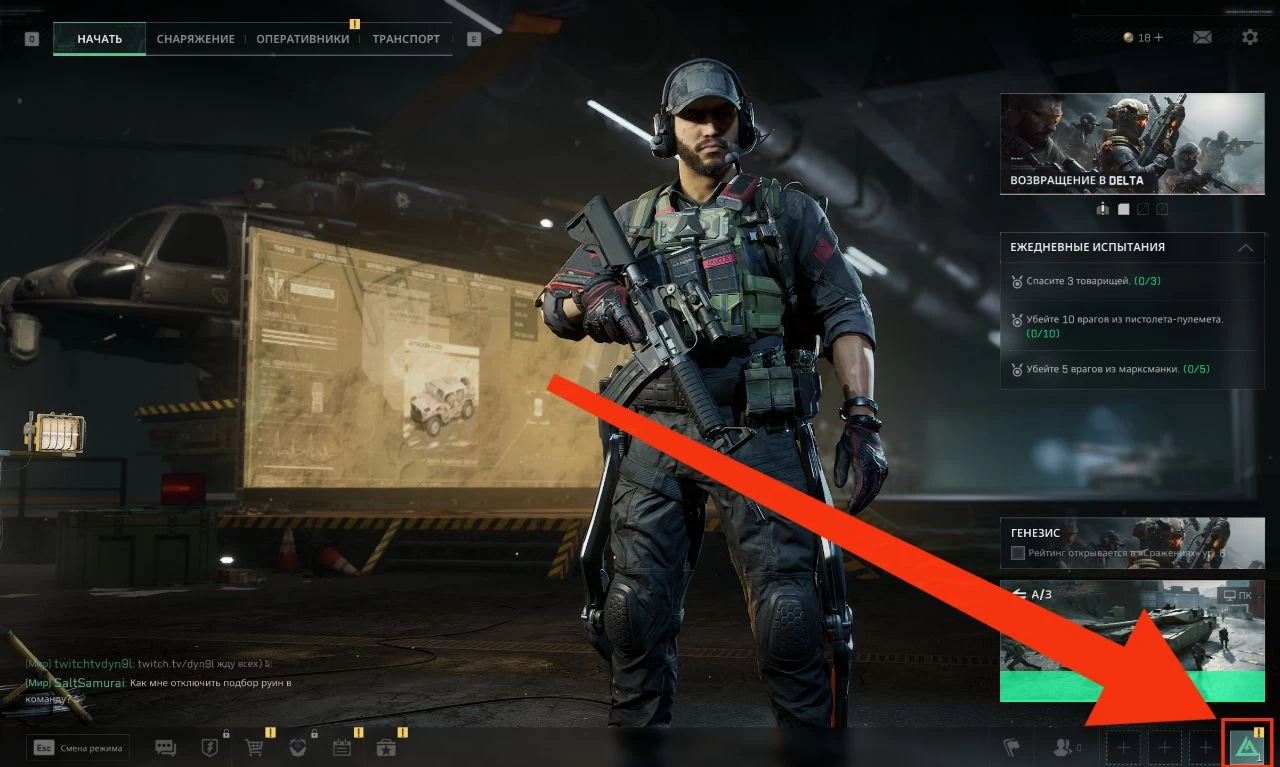
Task: Open settings with the gear icon
Action: [1250, 38]
